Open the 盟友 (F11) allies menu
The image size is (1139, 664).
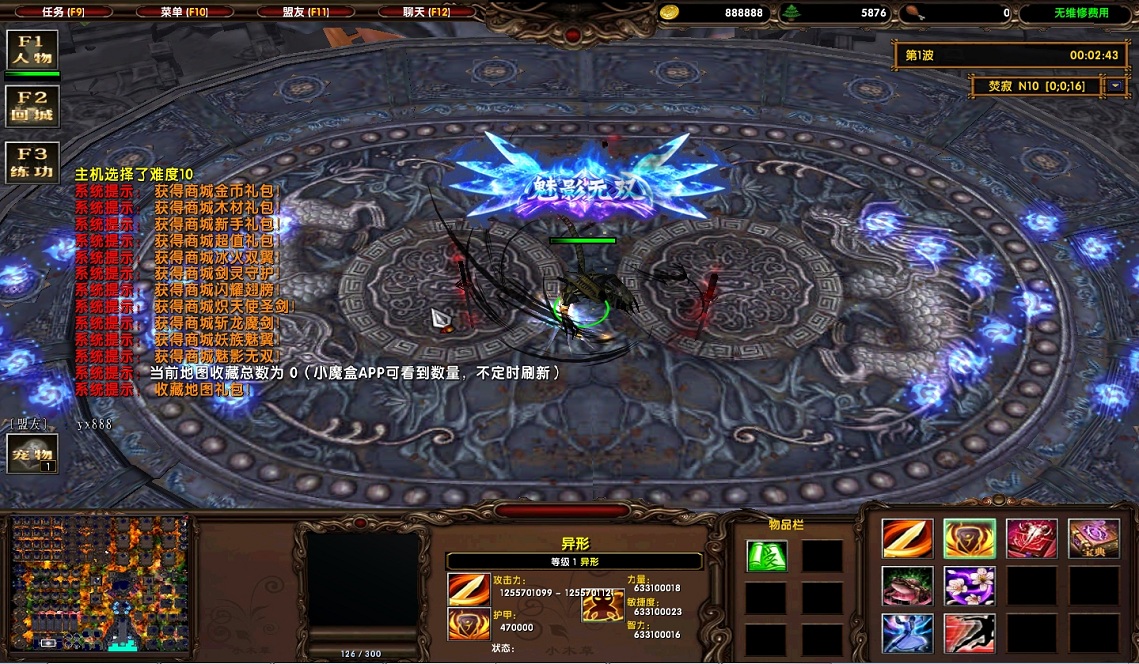pos(305,12)
